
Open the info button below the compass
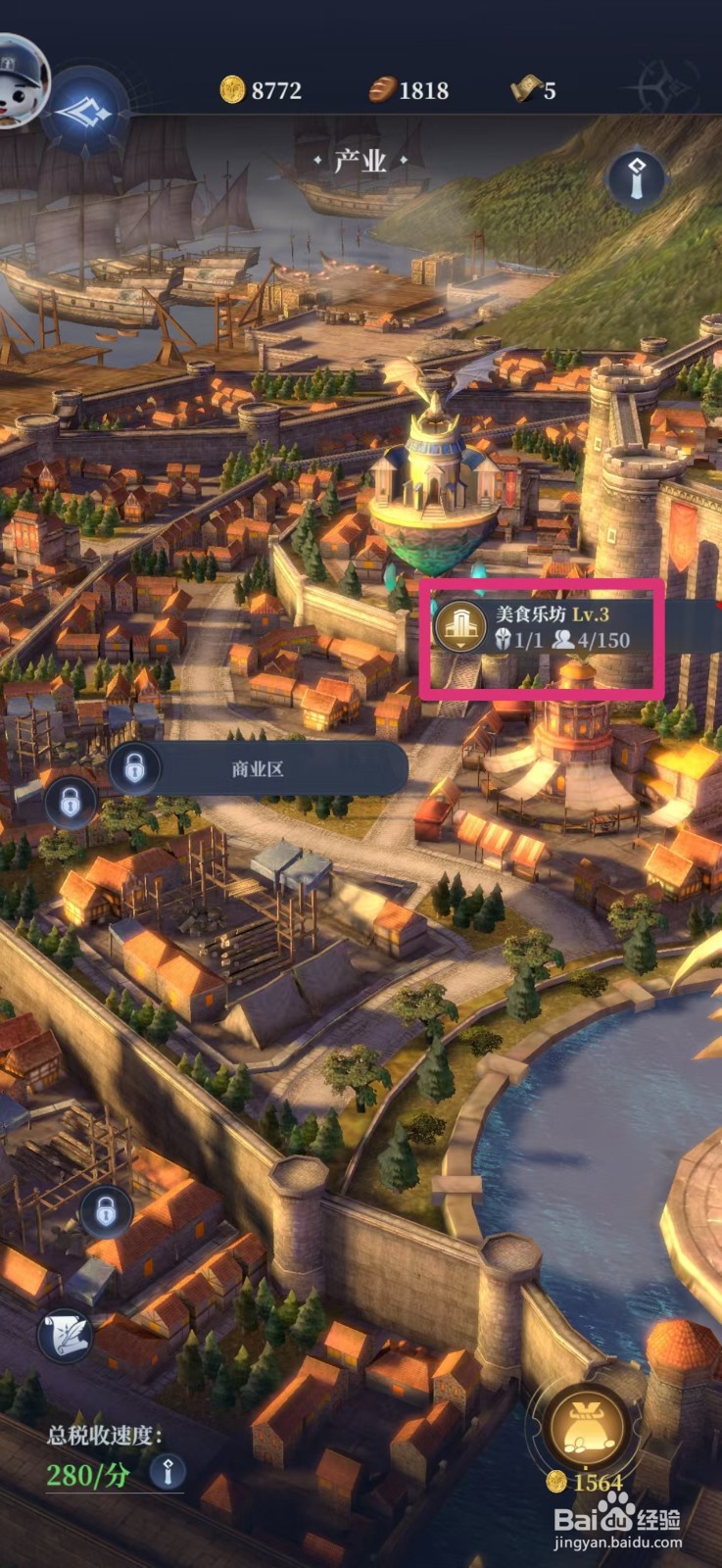point(637,178)
